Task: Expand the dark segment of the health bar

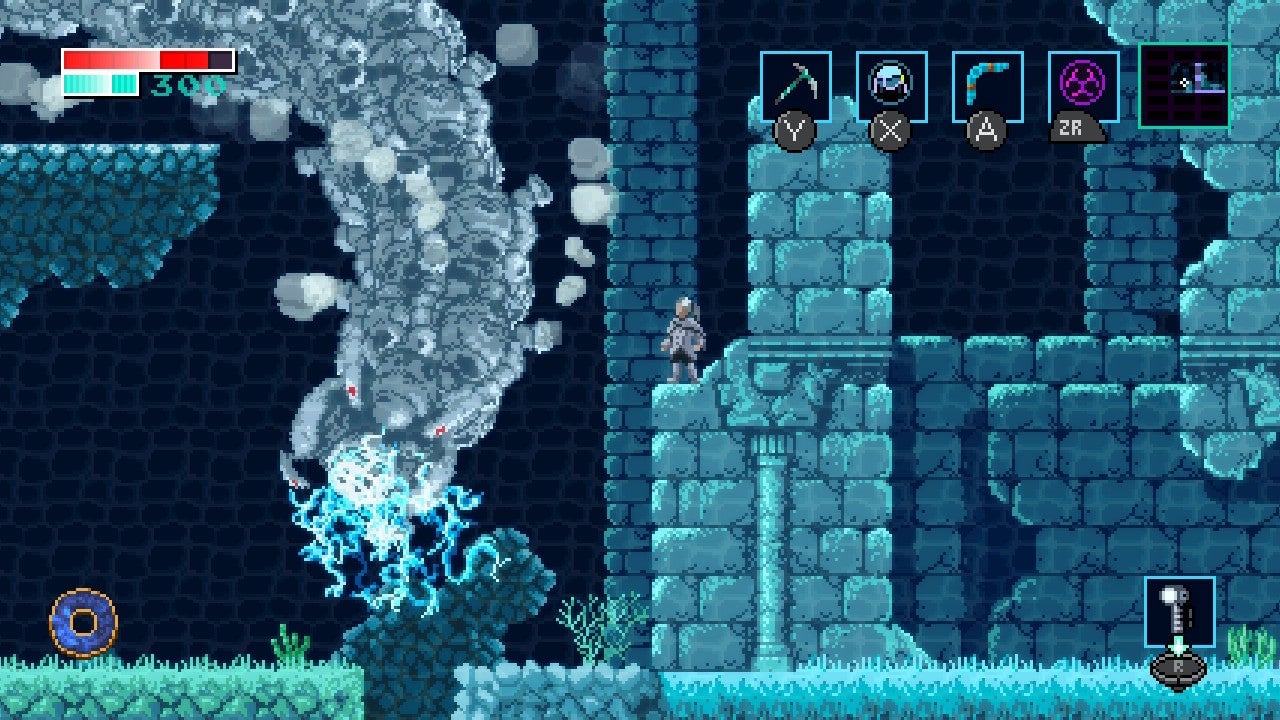Action: coord(220,60)
